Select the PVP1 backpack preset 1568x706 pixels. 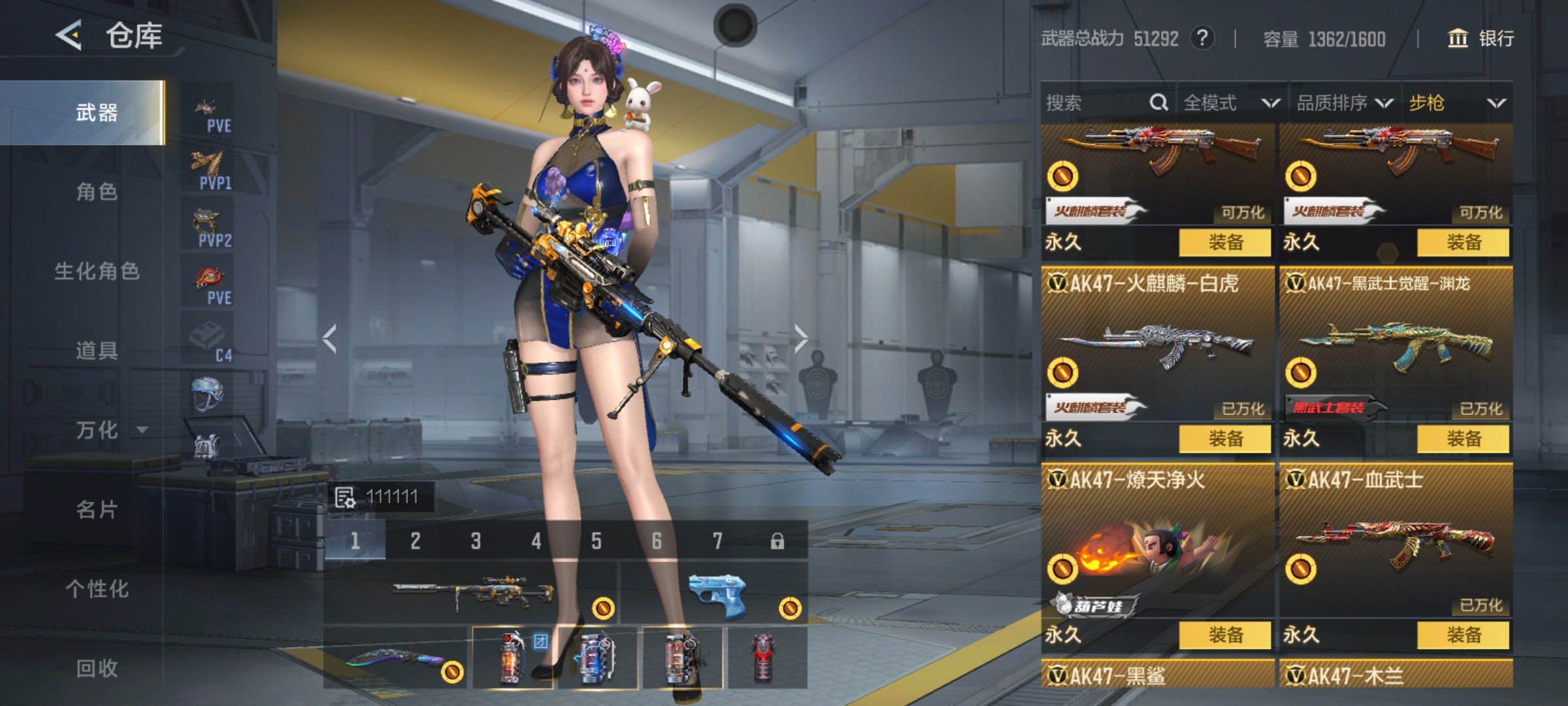point(209,170)
